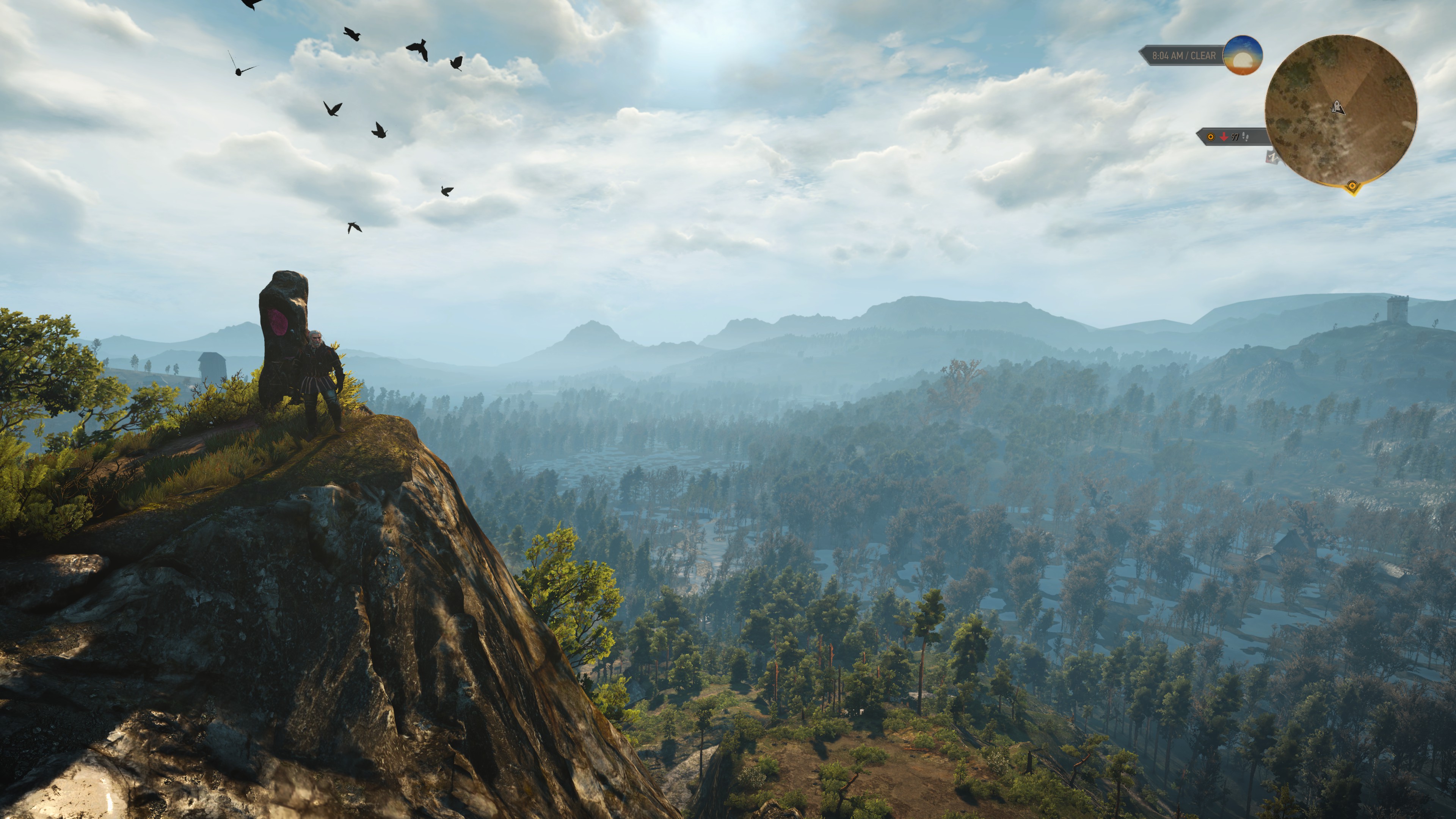Viewport: 1456px width, 819px height.
Task: Open the circular minimap
Action: [1340, 110]
